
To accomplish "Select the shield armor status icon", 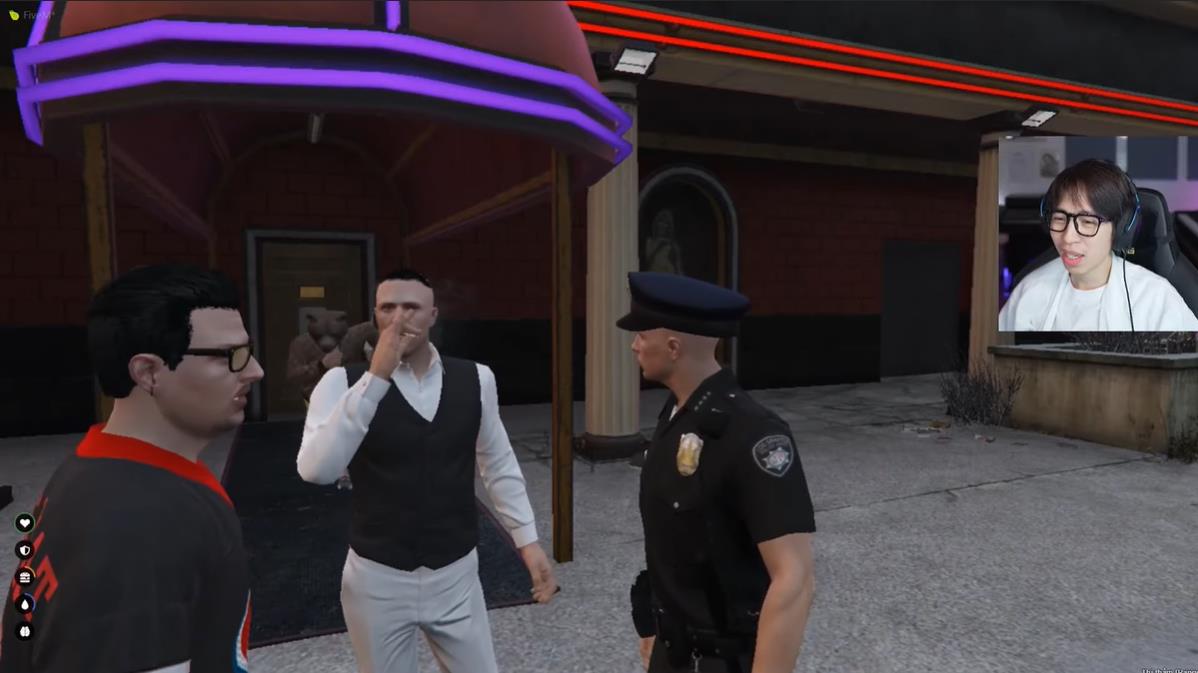I will (x=25, y=550).
